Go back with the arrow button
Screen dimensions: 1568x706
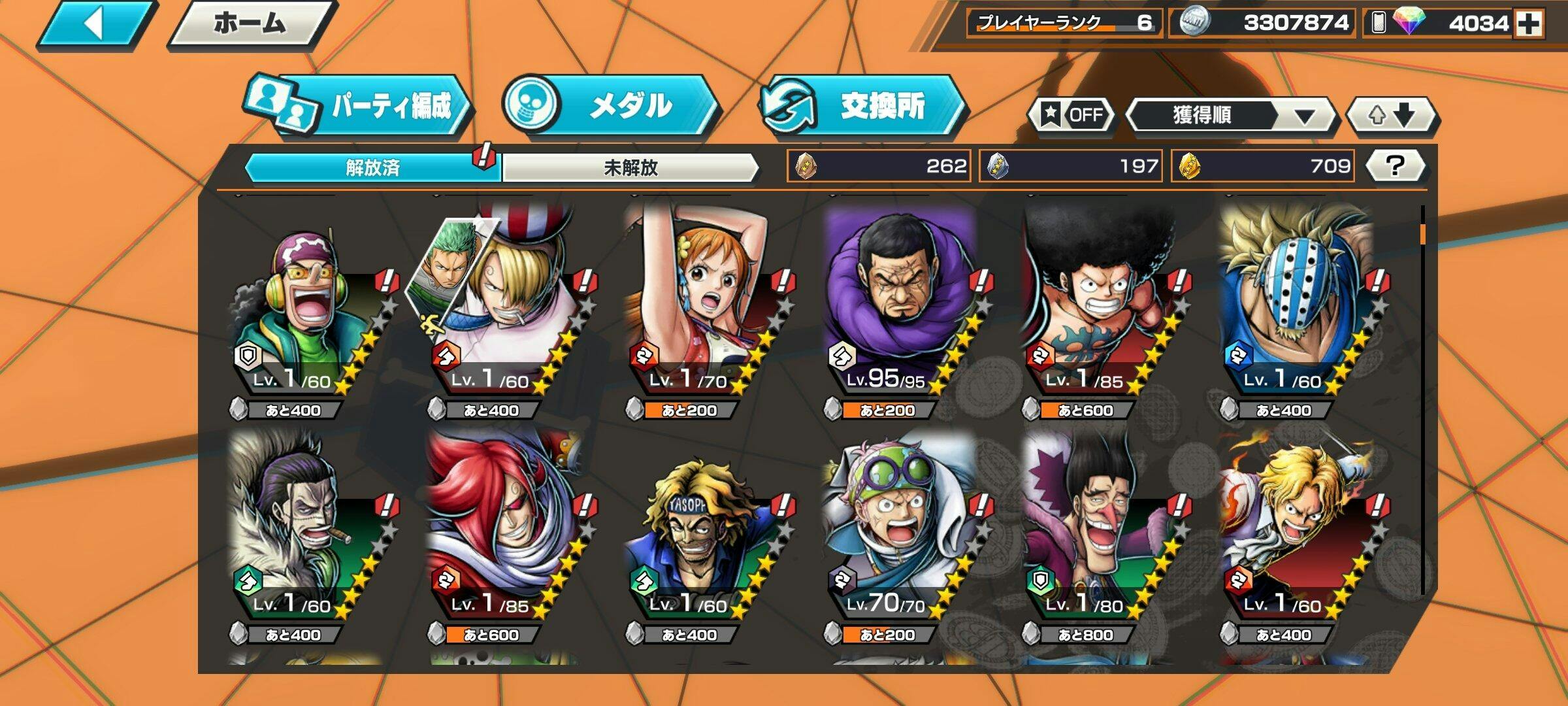[95, 25]
